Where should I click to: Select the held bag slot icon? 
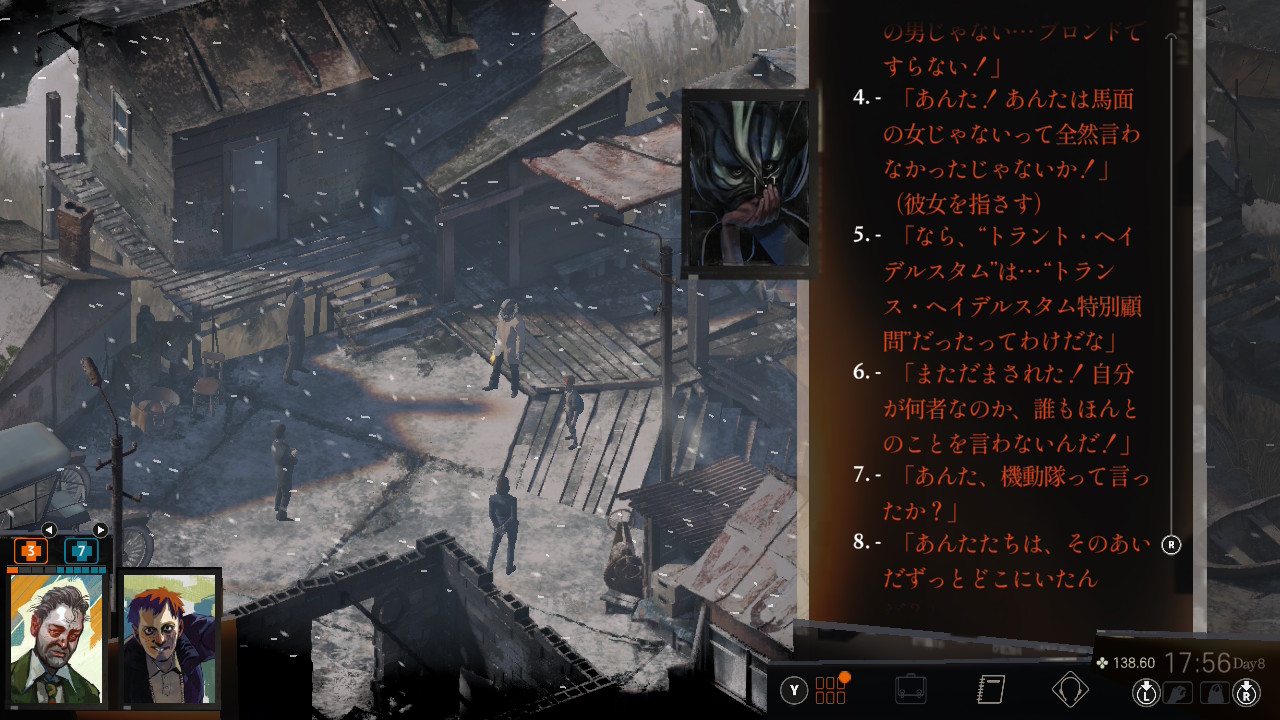click(1213, 691)
